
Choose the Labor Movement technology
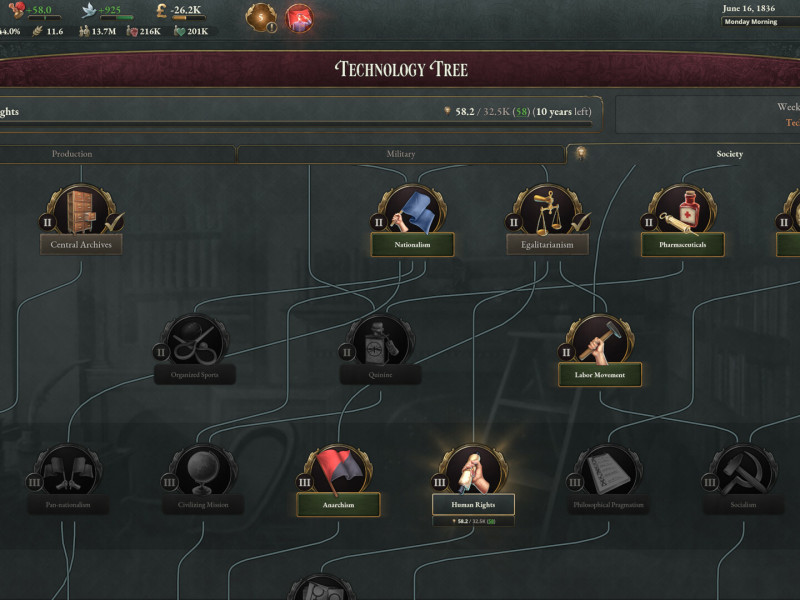(x=600, y=375)
